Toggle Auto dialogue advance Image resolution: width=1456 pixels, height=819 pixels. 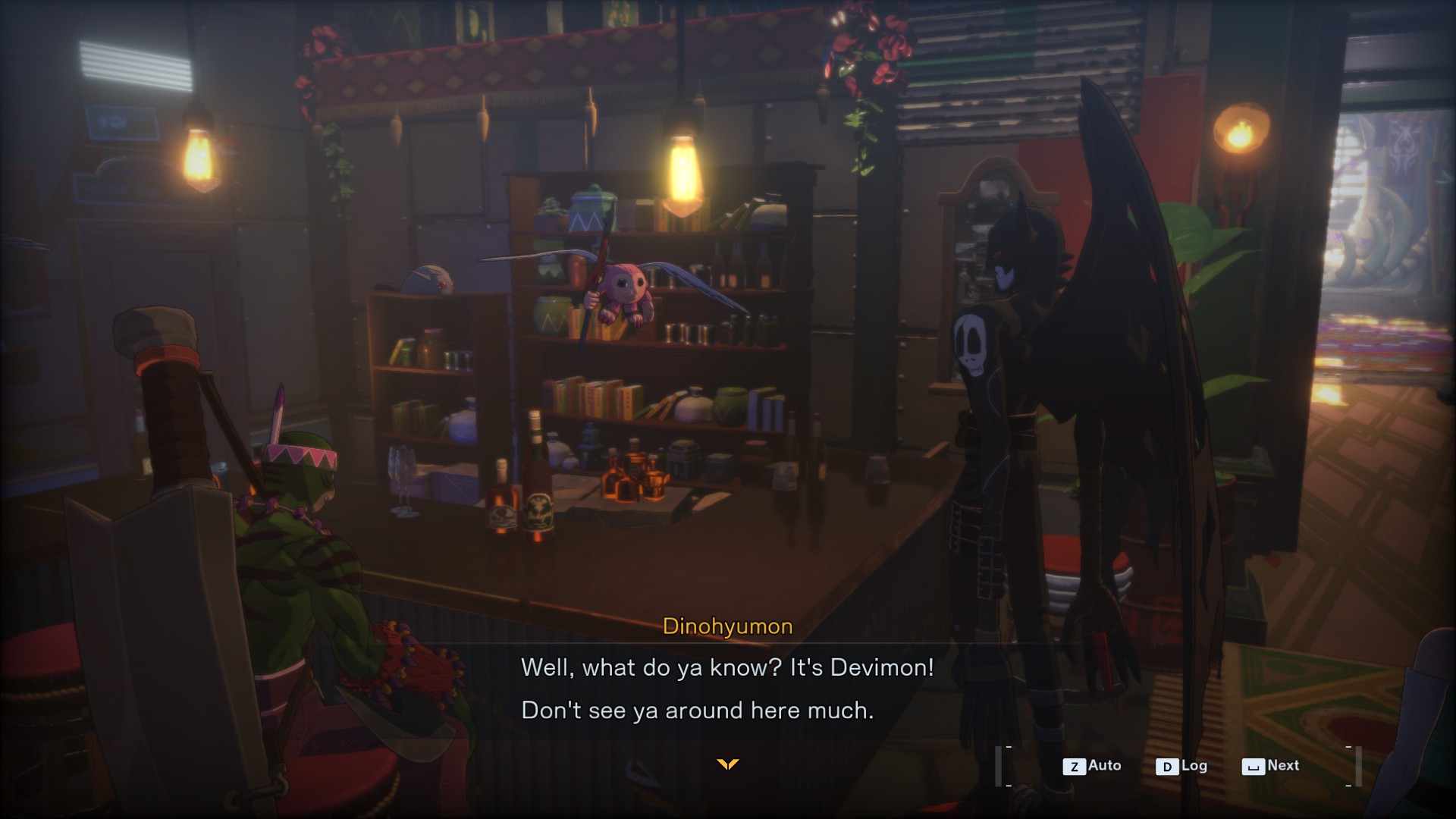tap(1092, 766)
